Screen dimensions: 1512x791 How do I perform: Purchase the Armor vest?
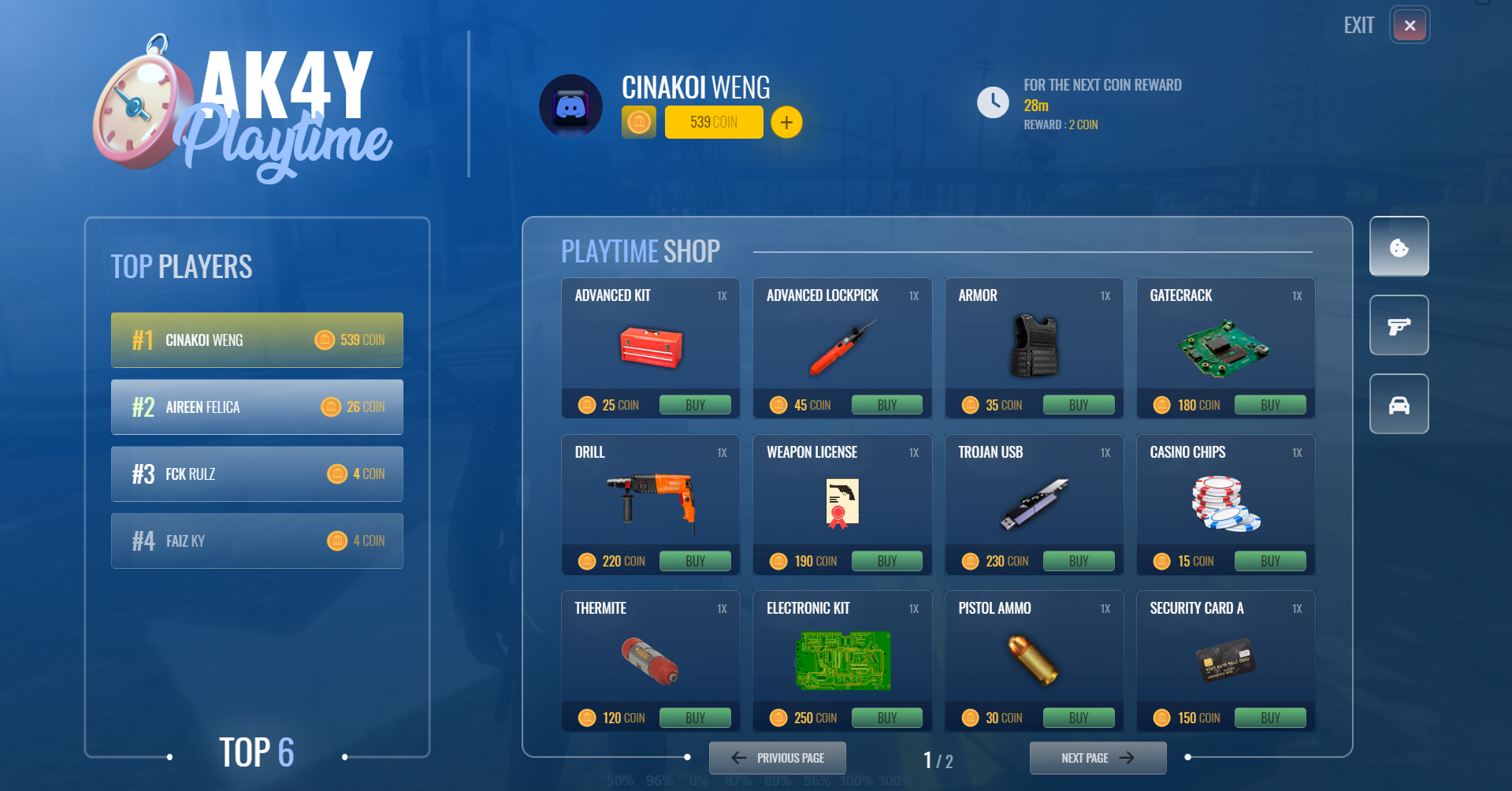[x=1078, y=405]
